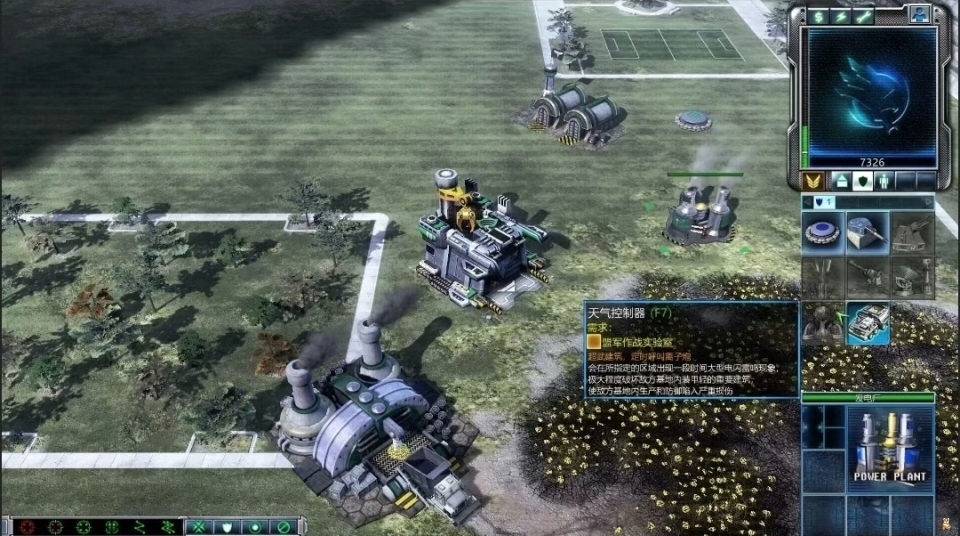This screenshot has width=960, height=536.
Task: Switch to the shield defenses tab
Action: (864, 181)
